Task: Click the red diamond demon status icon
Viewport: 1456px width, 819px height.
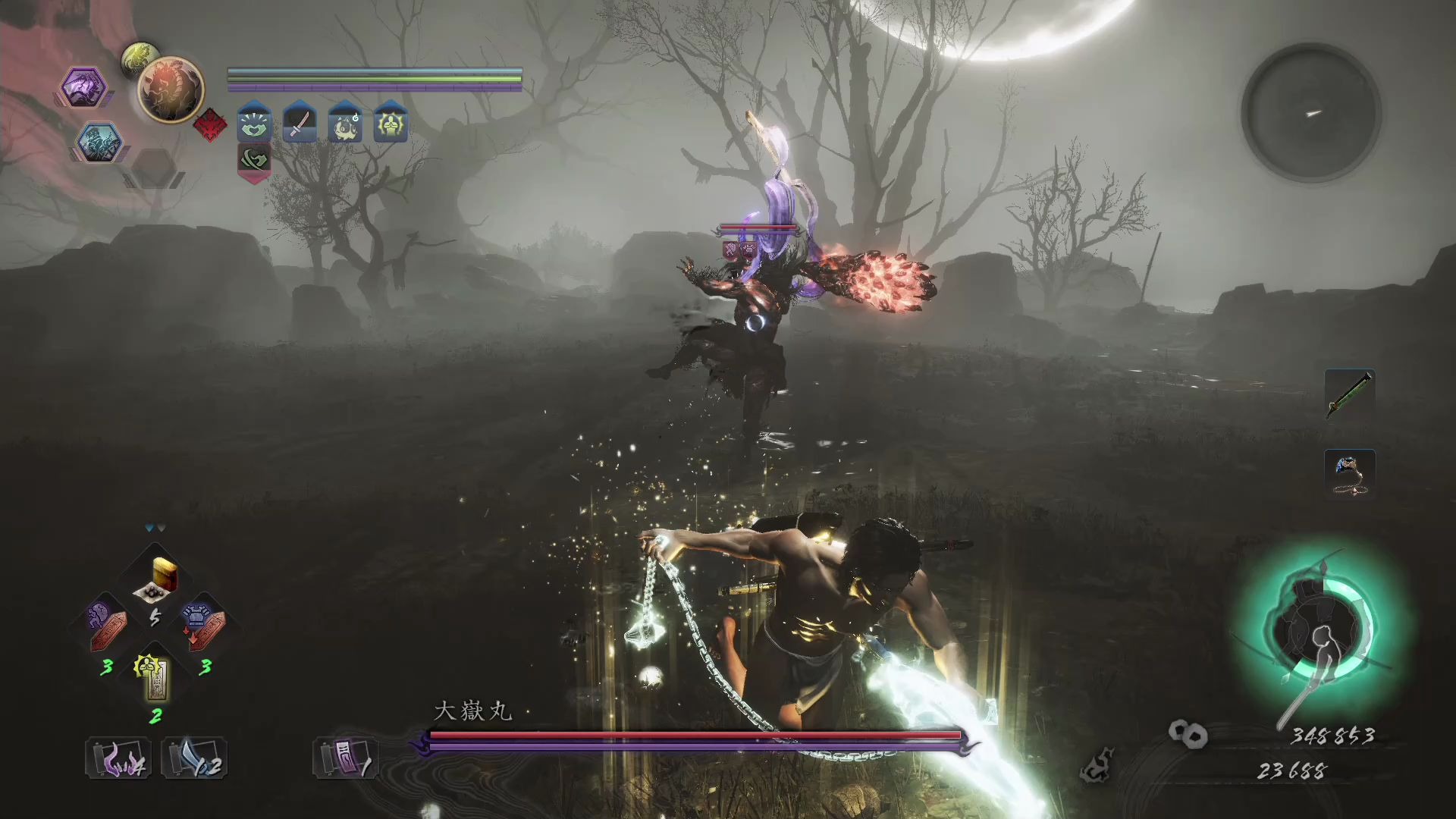Action: (210, 125)
